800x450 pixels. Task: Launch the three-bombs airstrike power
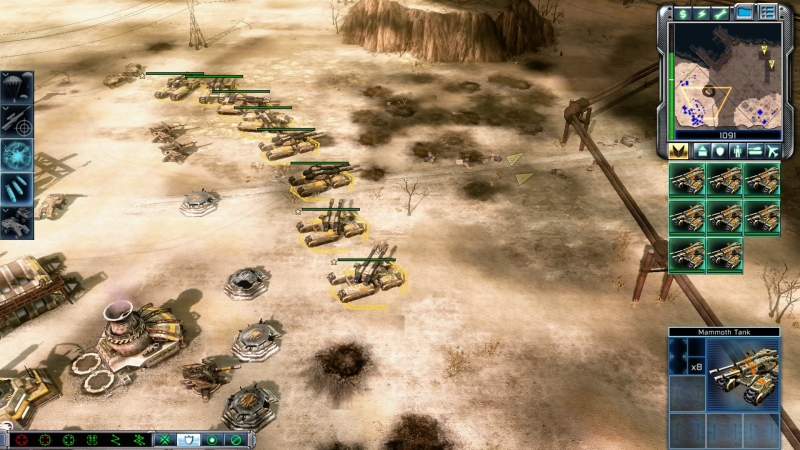(x=19, y=189)
